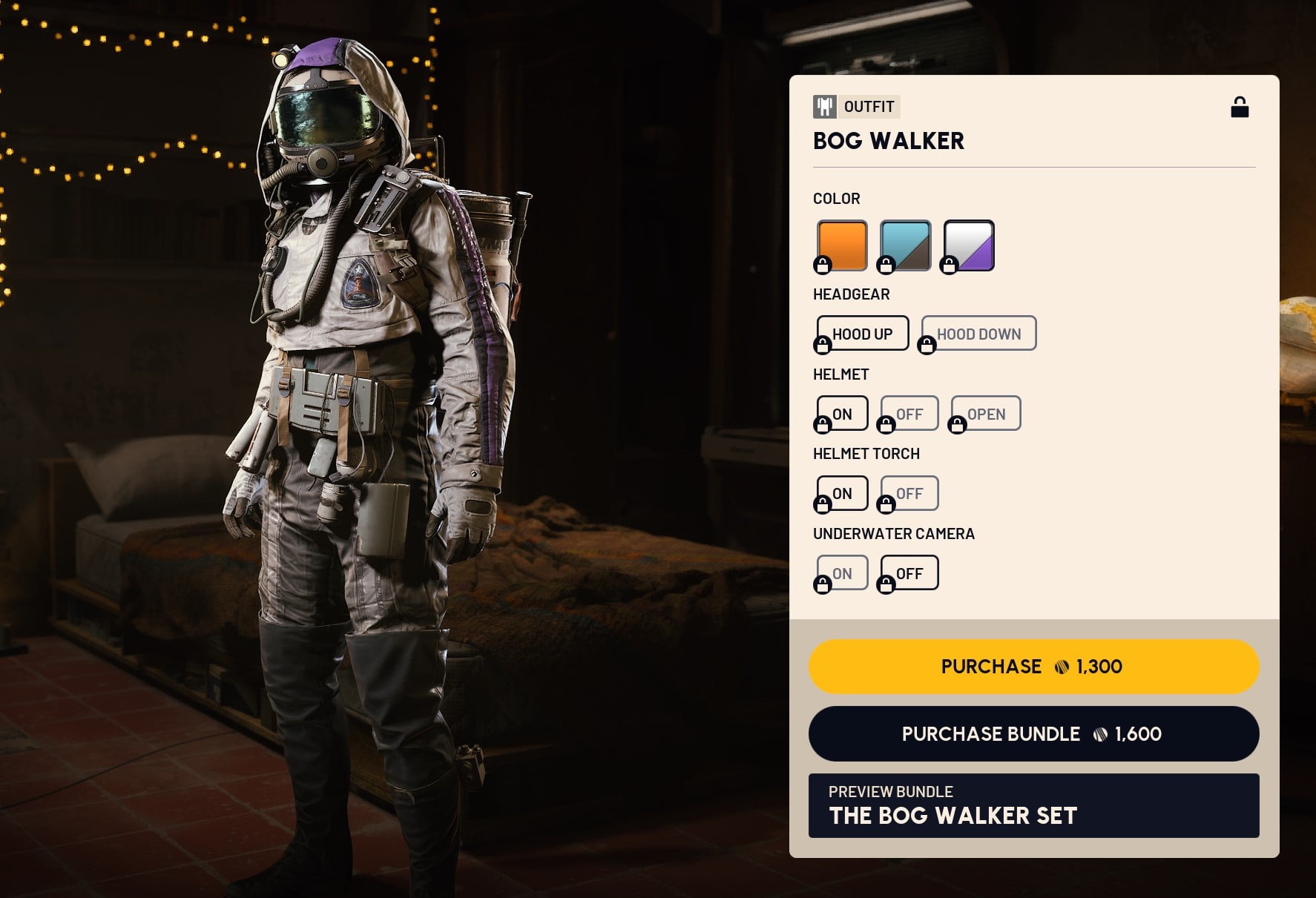This screenshot has height=898, width=1316.
Task: Select the orange color variant
Action: [x=841, y=245]
